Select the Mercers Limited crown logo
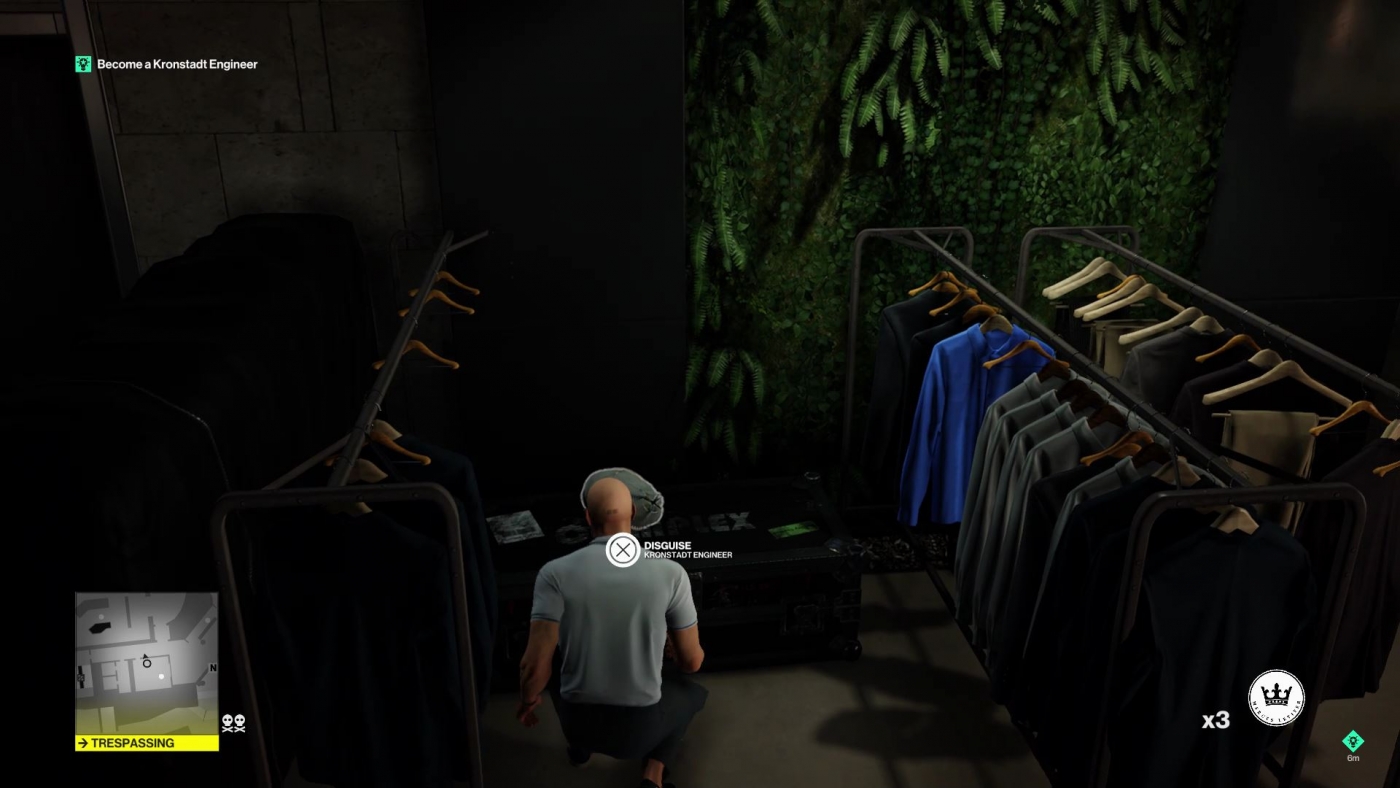The image size is (1400, 788). [x=1276, y=697]
